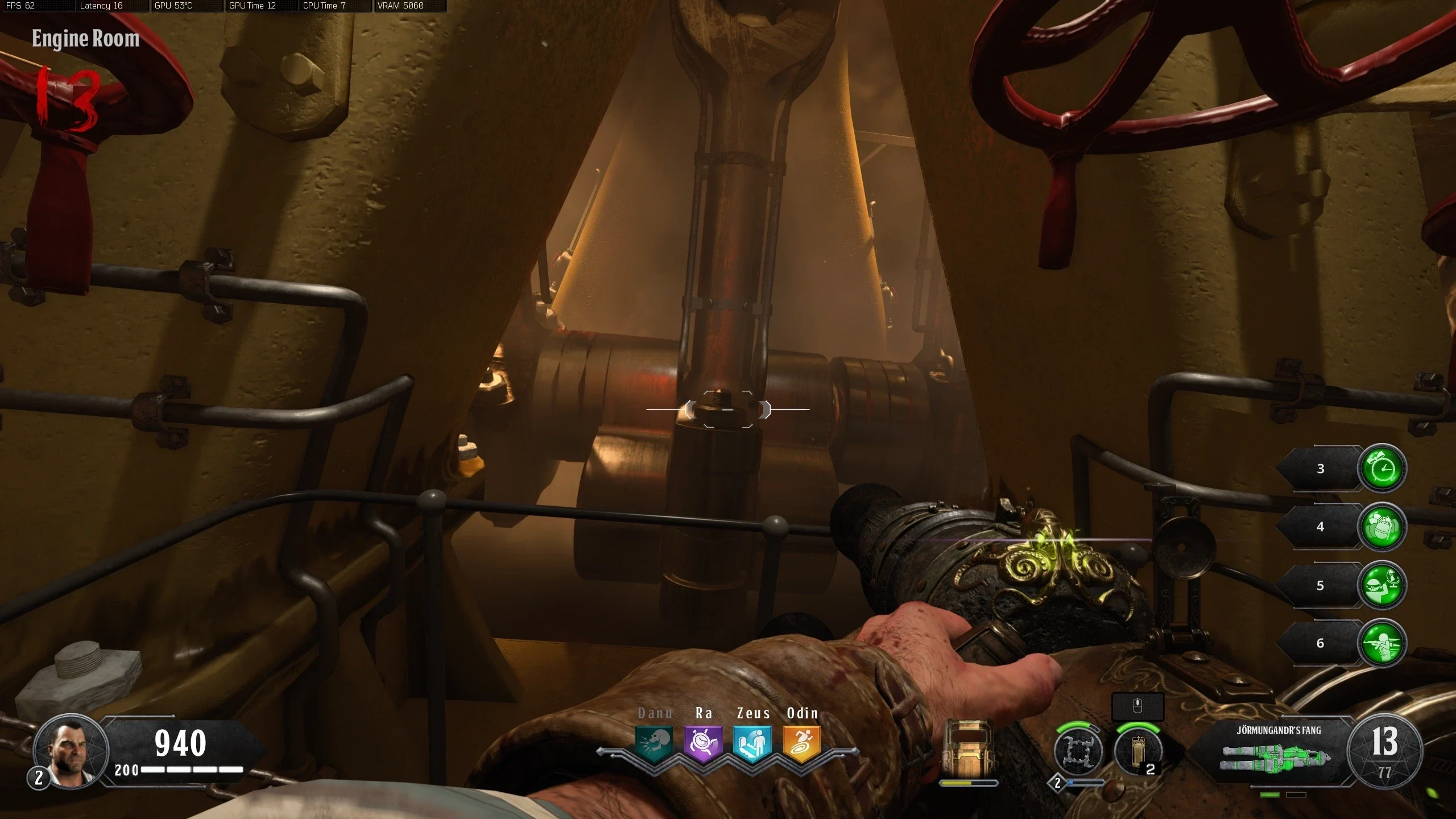Click the player character portrait
The image size is (1456, 819).
coord(71,750)
